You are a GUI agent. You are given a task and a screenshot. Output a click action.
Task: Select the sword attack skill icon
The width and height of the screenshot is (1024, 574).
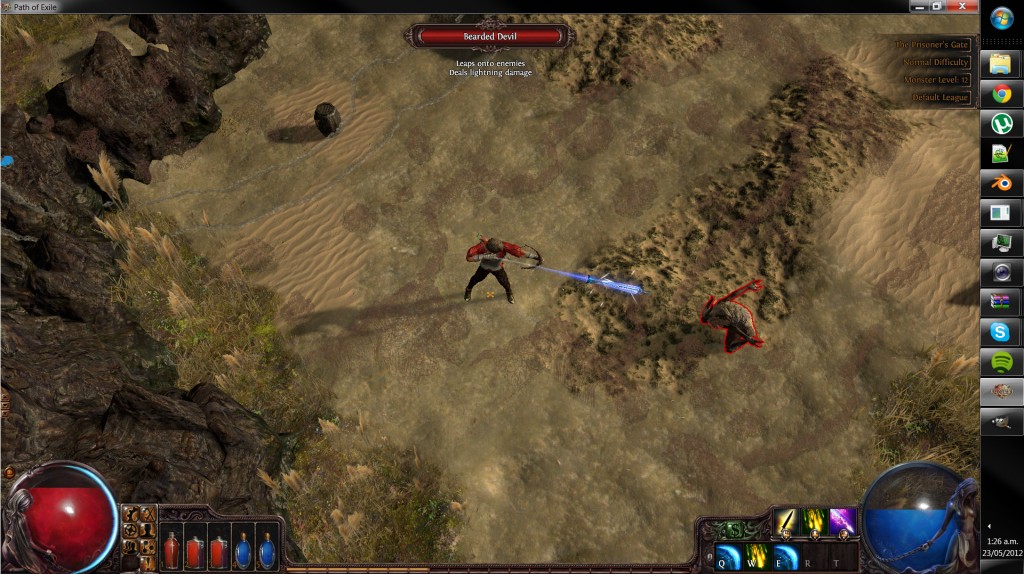pos(786,521)
